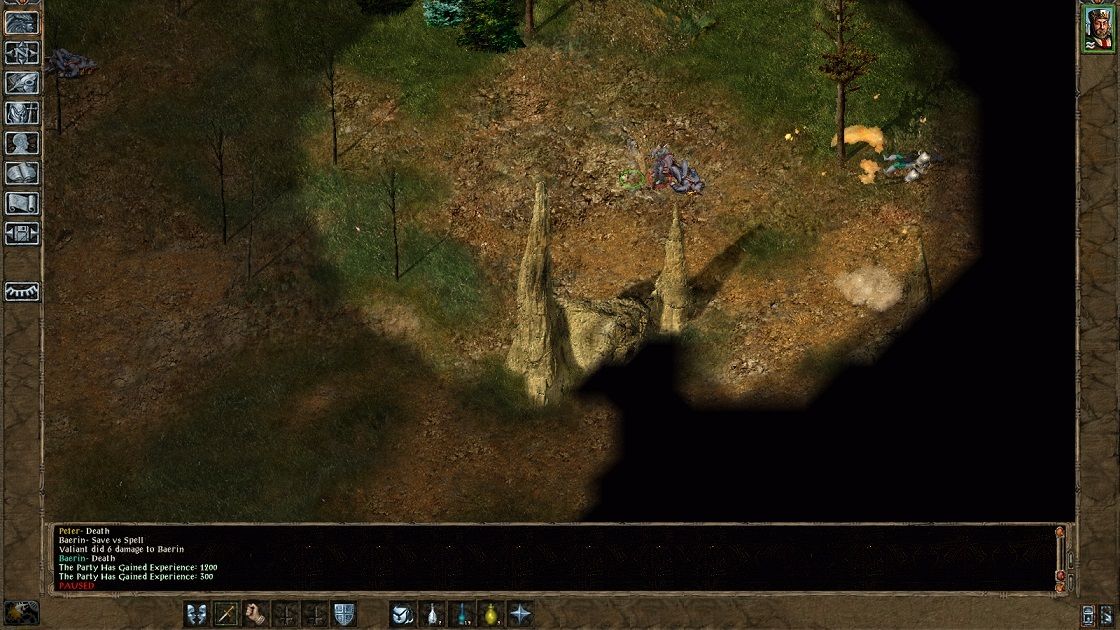The height and width of the screenshot is (630, 1120).
Task: Use the blue potion quick item
Action: [462, 613]
